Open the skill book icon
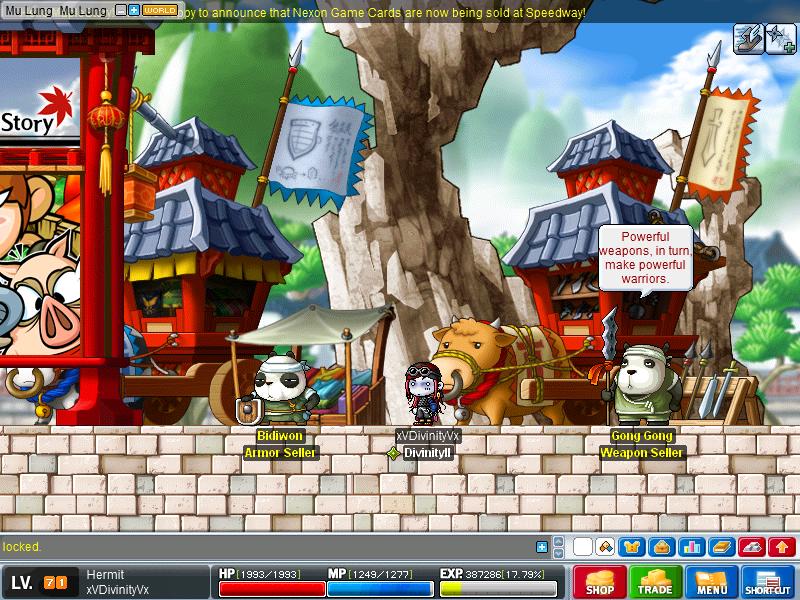Screen dimensions: 800x600 (721, 547)
